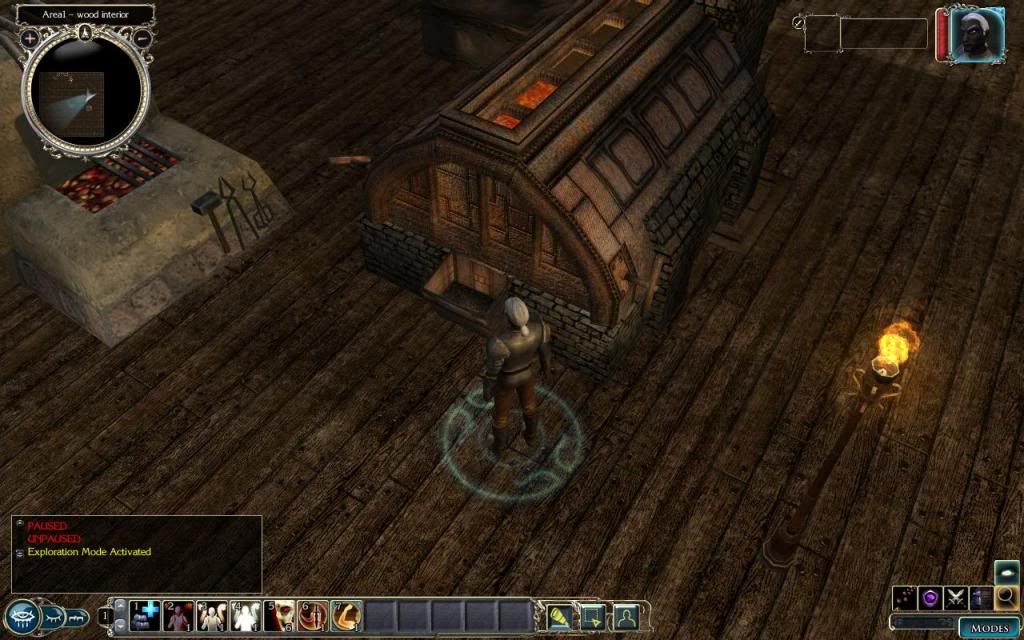Click the selection-box cursor icon beside hotbar
1024x640 pixels.
tap(592, 616)
